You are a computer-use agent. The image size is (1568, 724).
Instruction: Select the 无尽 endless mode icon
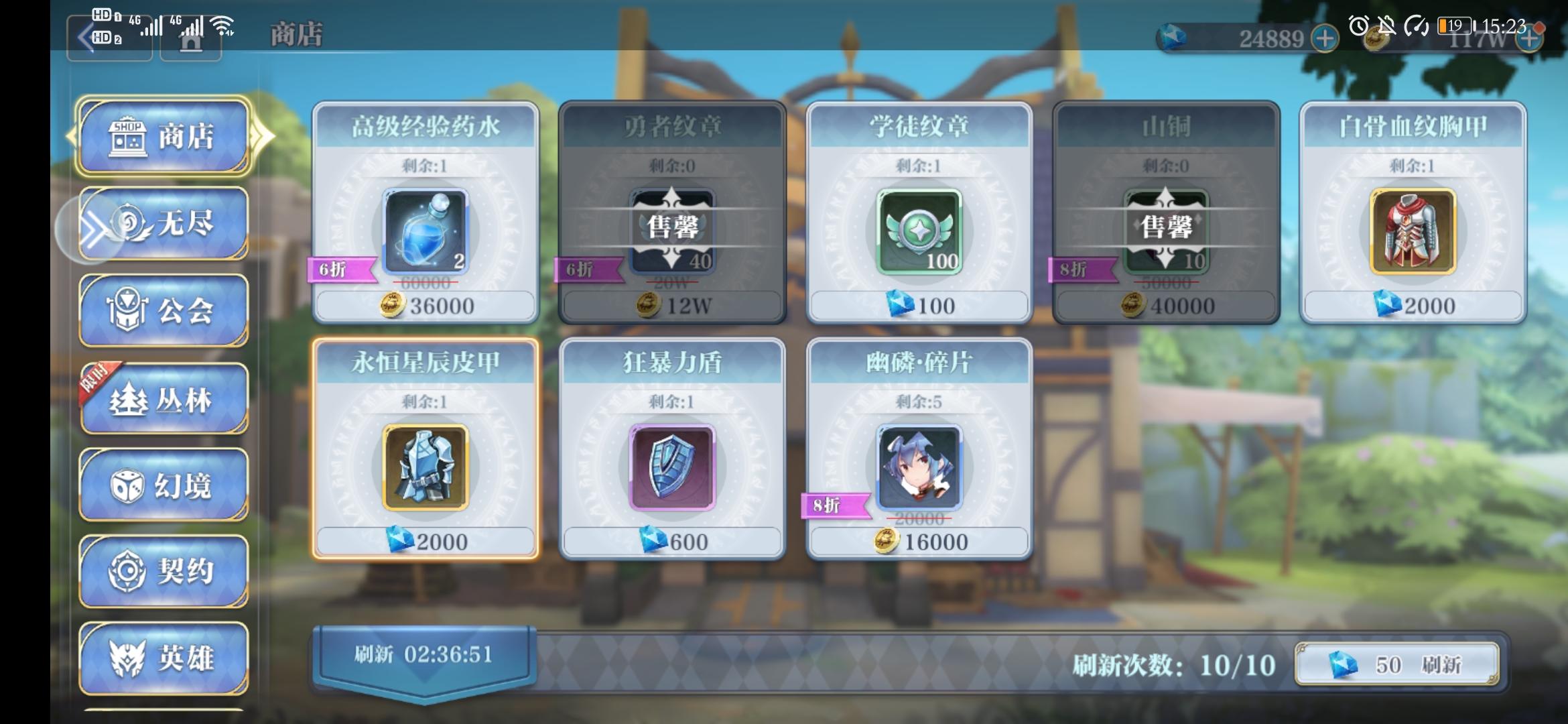point(129,223)
